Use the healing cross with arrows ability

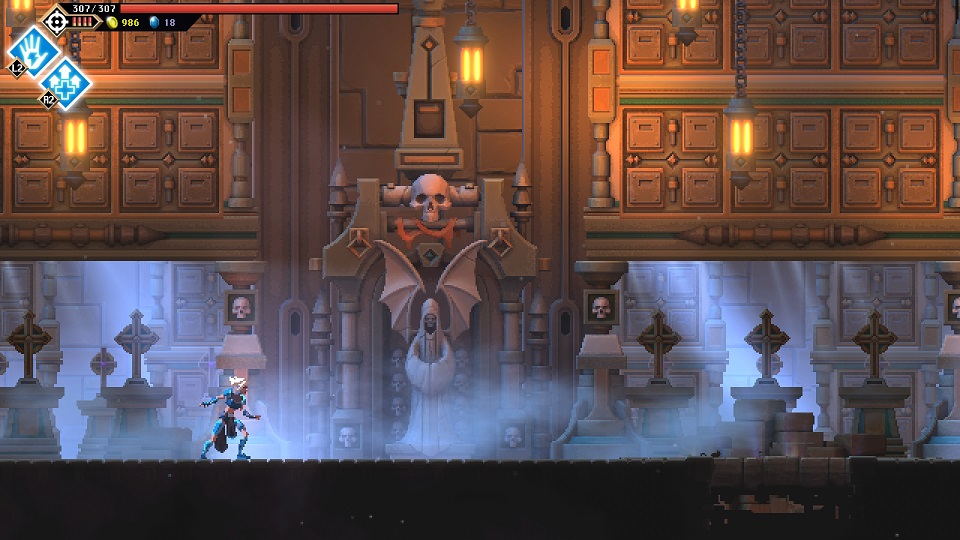[66, 83]
